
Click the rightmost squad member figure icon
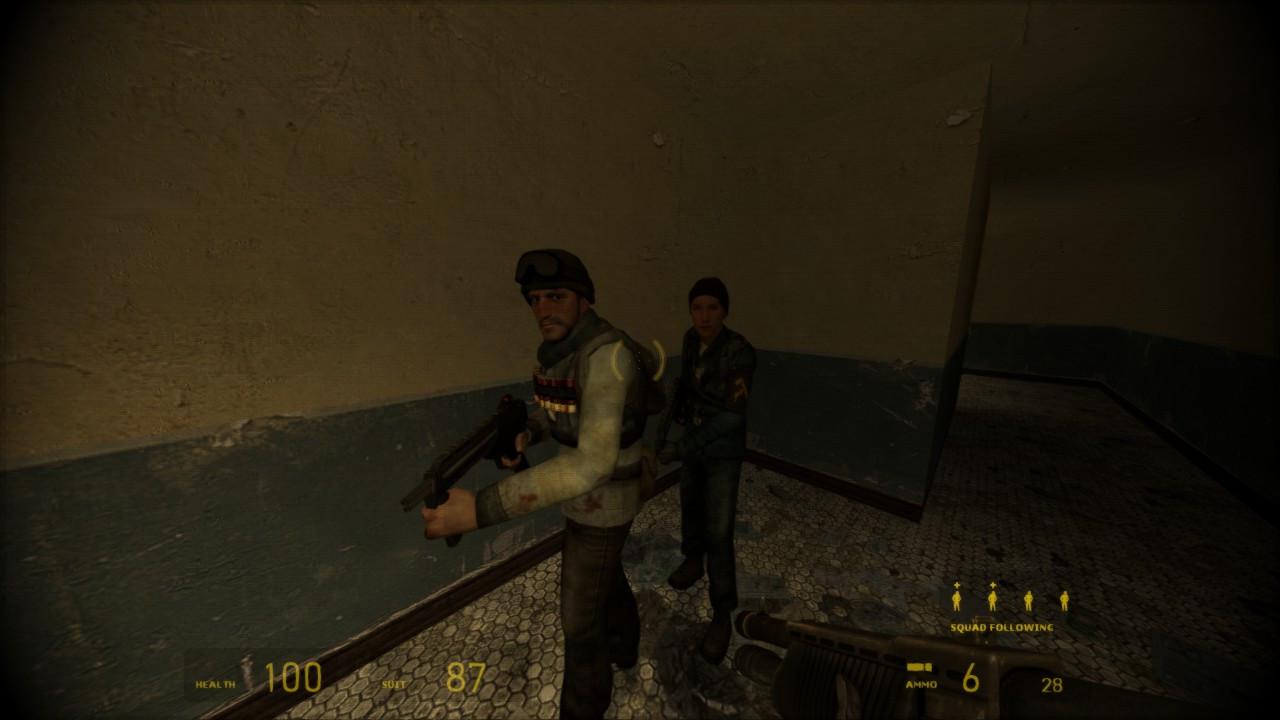pyautogui.click(x=1064, y=601)
